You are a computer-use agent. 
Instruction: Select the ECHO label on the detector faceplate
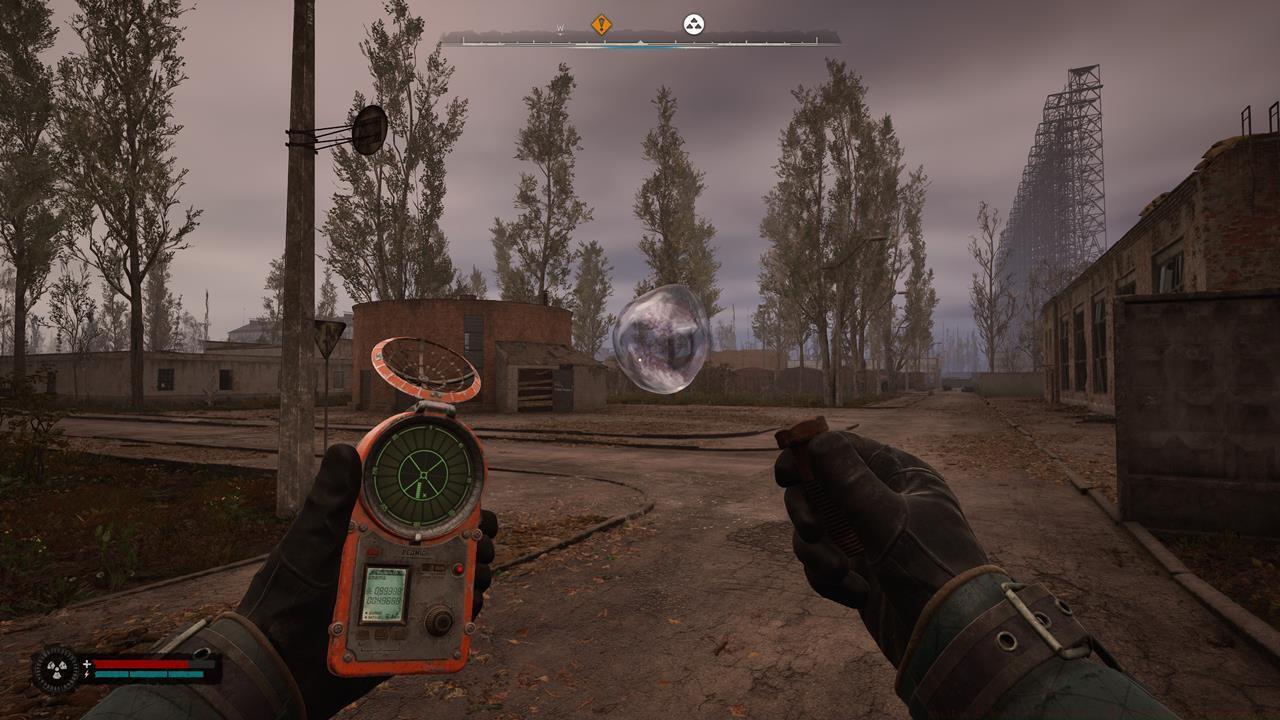(414, 551)
